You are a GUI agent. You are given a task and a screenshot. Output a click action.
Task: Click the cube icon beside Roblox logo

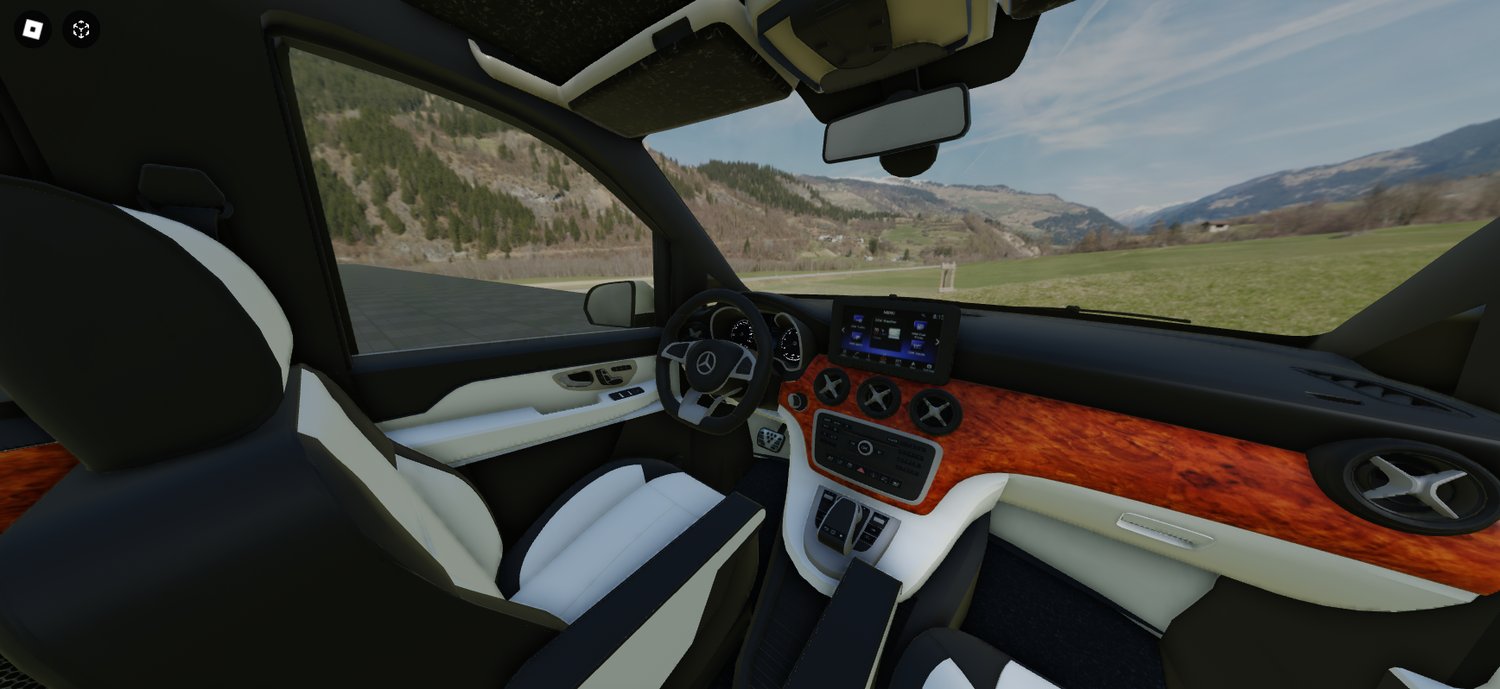tap(81, 29)
